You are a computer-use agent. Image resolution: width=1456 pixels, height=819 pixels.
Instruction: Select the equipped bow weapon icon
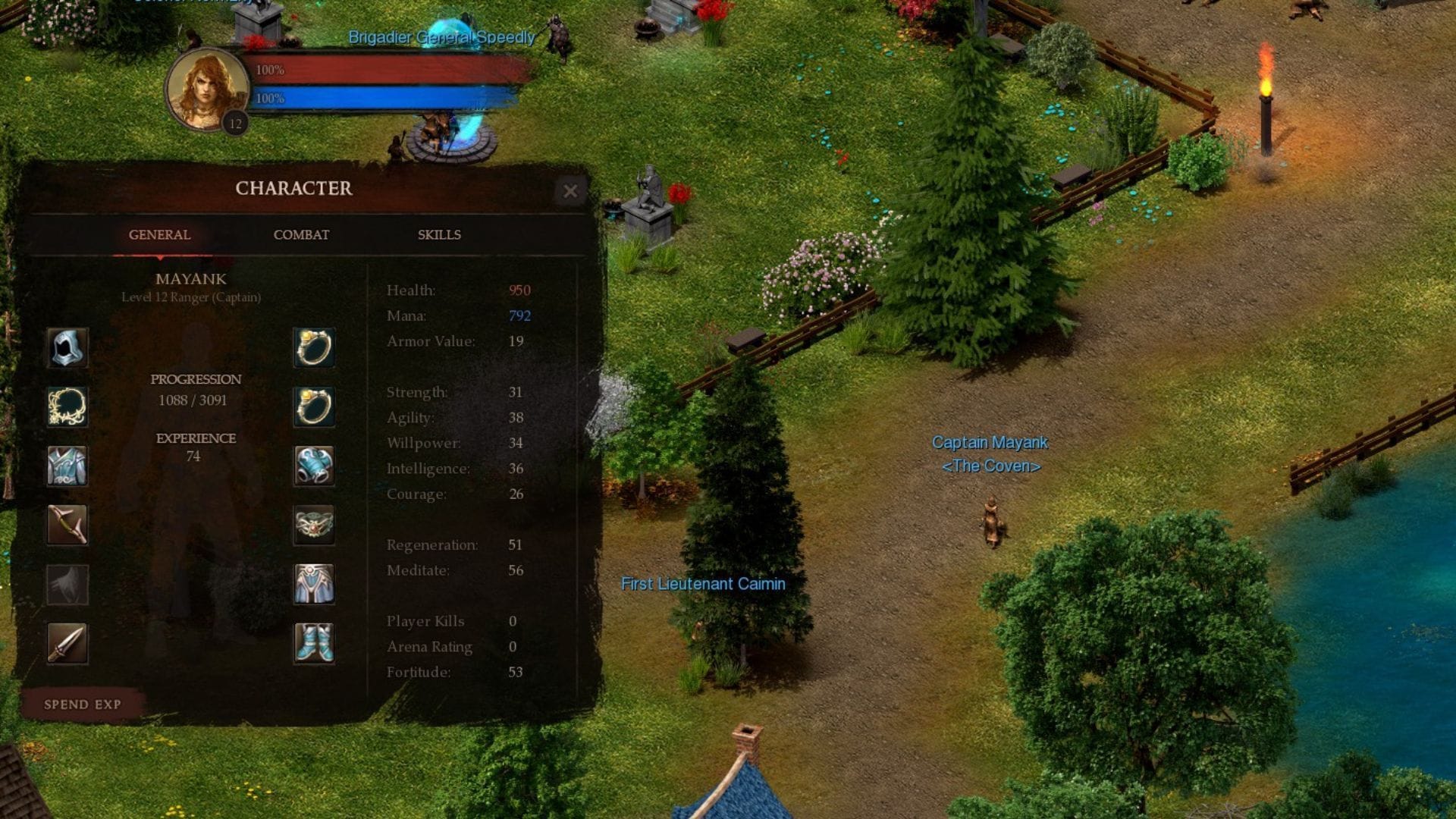67,524
